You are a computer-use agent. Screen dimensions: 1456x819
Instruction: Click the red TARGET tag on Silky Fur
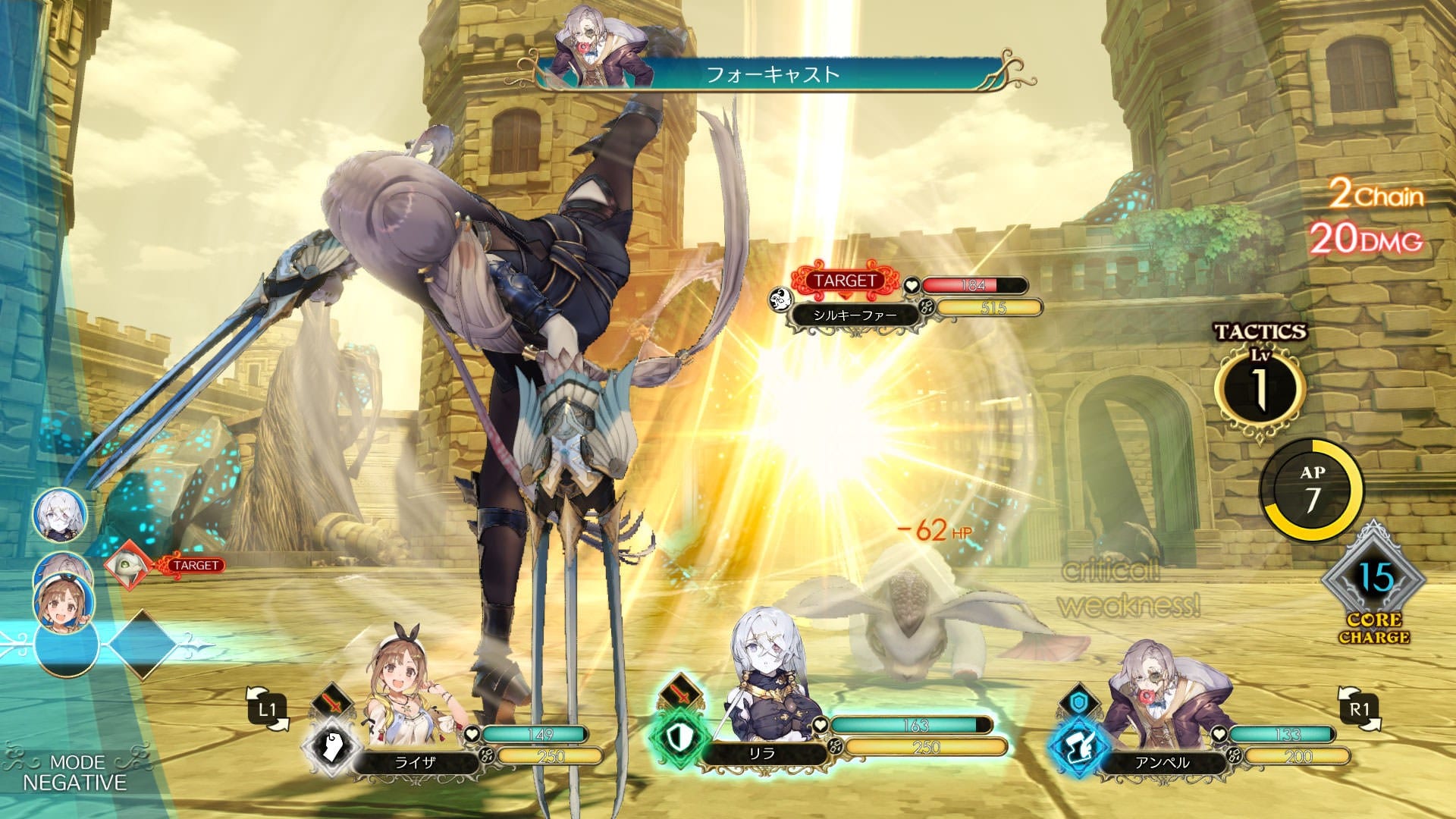[845, 281]
